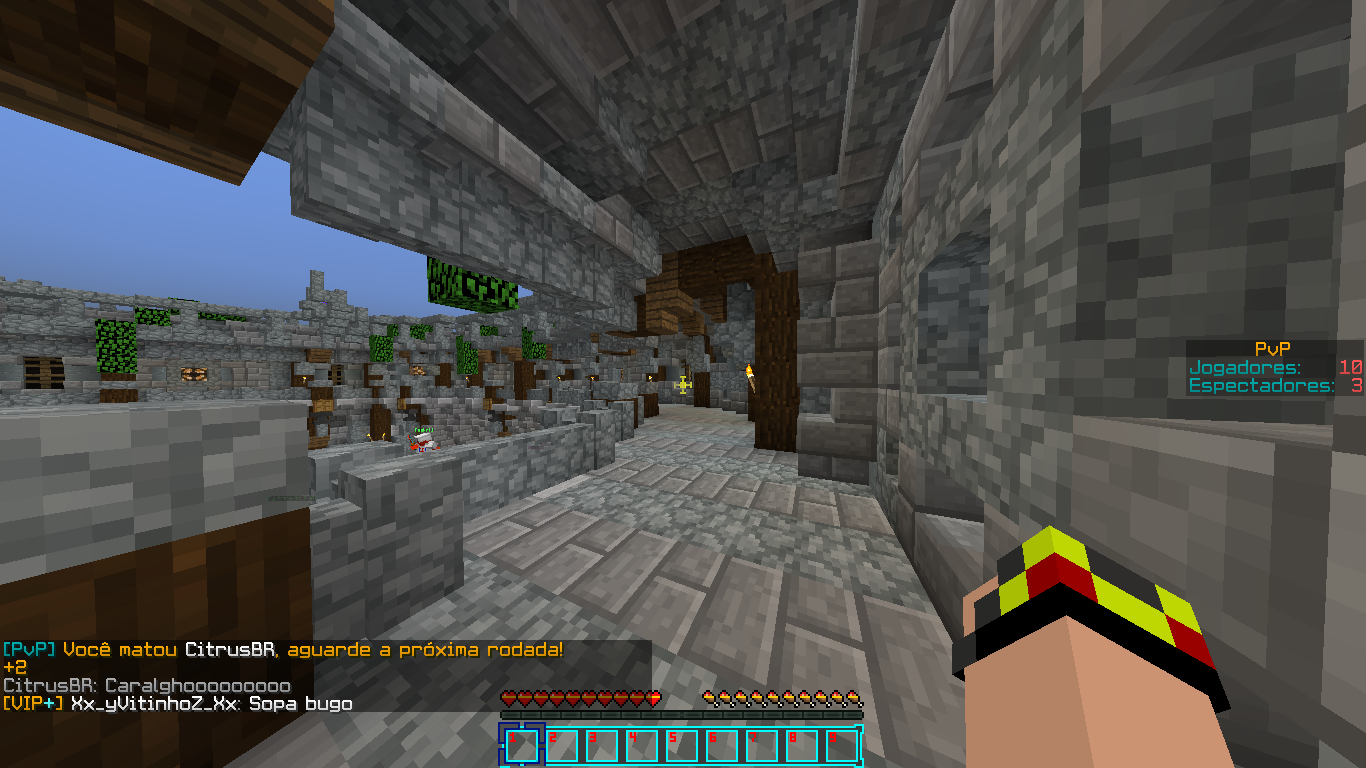Screen dimensions: 1366x768
Task: Select the slot numbered 7 in the hotbar
Action: (x=762, y=746)
